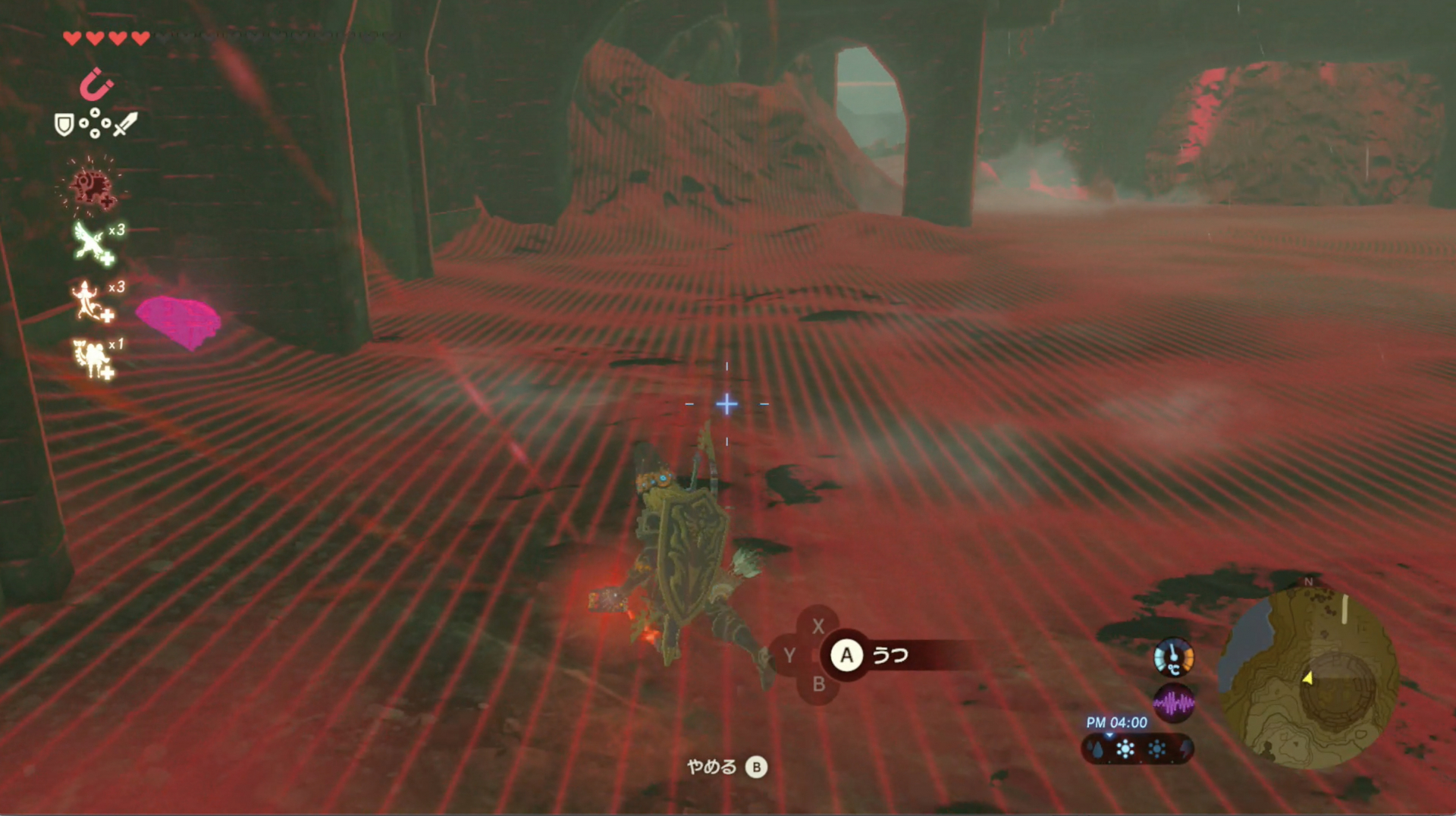
Task: Click the green bird buff icon
Action: tap(92, 243)
